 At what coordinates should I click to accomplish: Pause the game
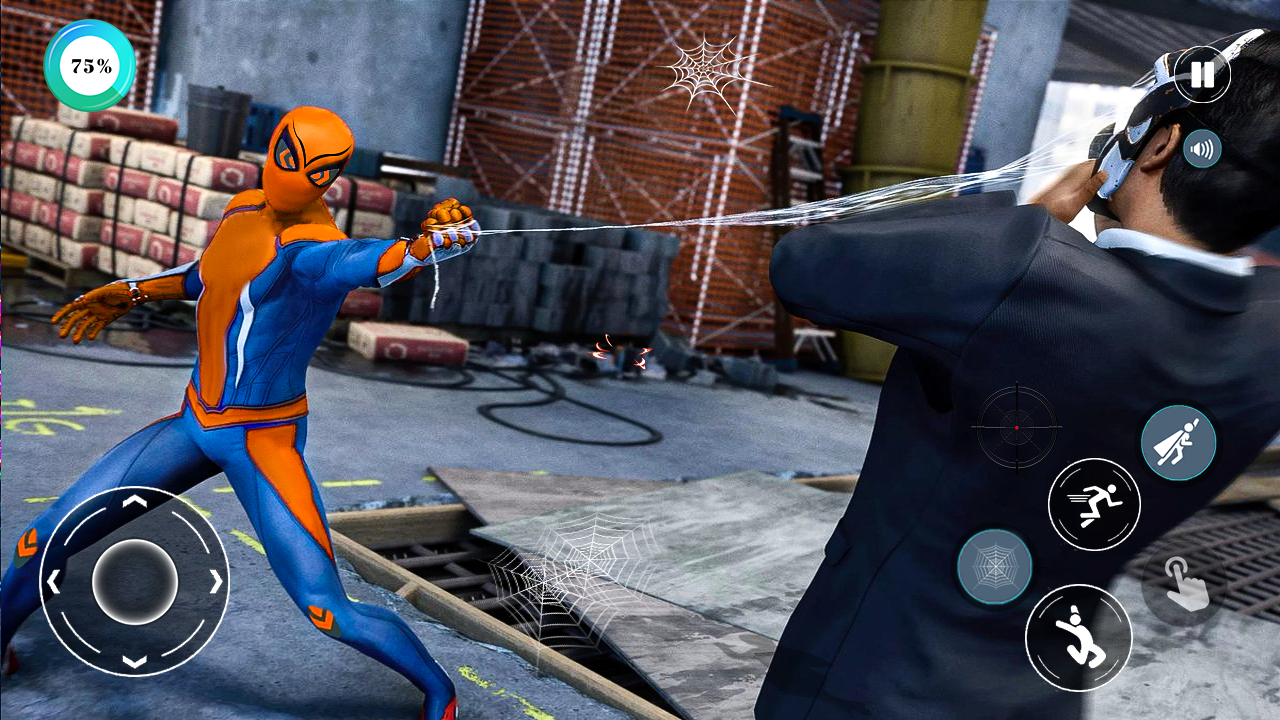click(x=1202, y=74)
